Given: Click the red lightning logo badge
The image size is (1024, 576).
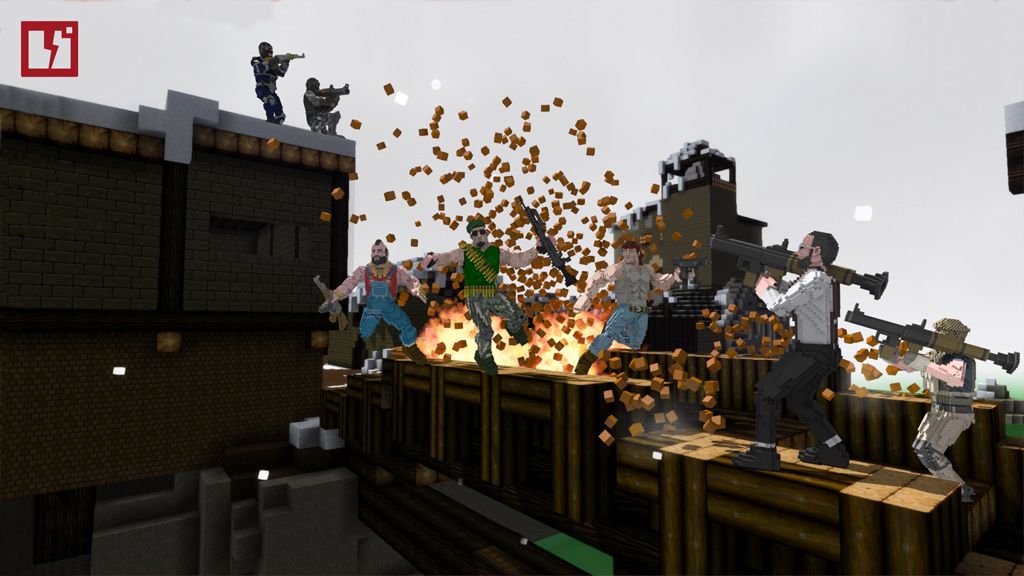Looking at the screenshot, I should click(49, 49).
